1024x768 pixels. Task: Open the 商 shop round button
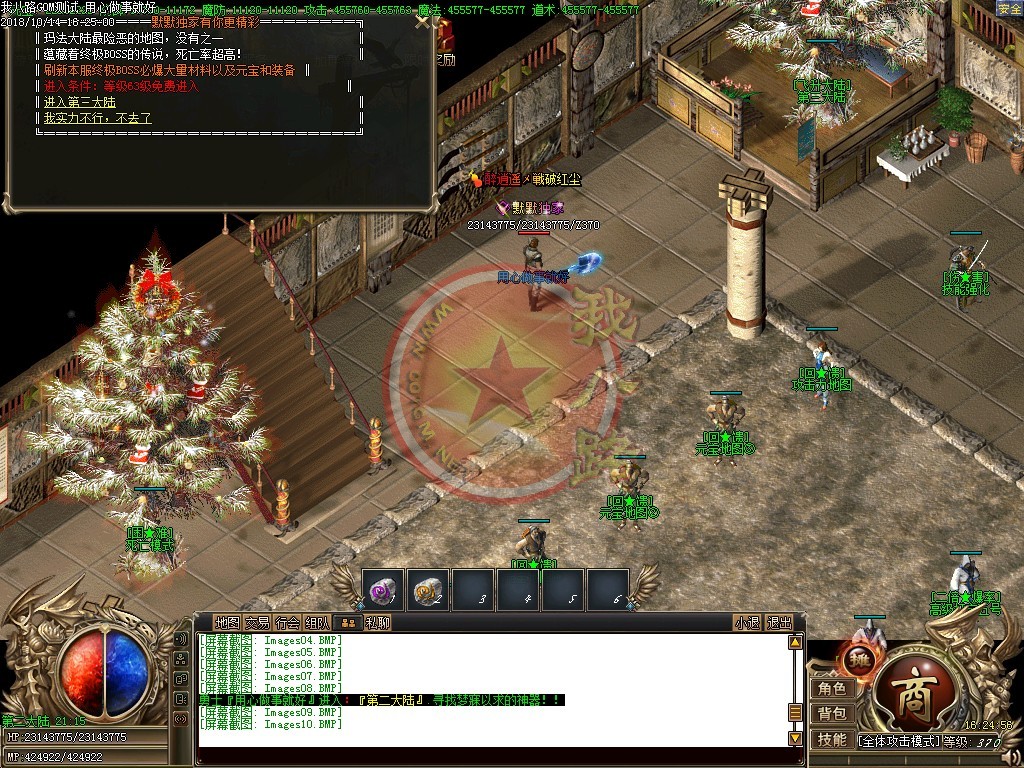pos(912,692)
